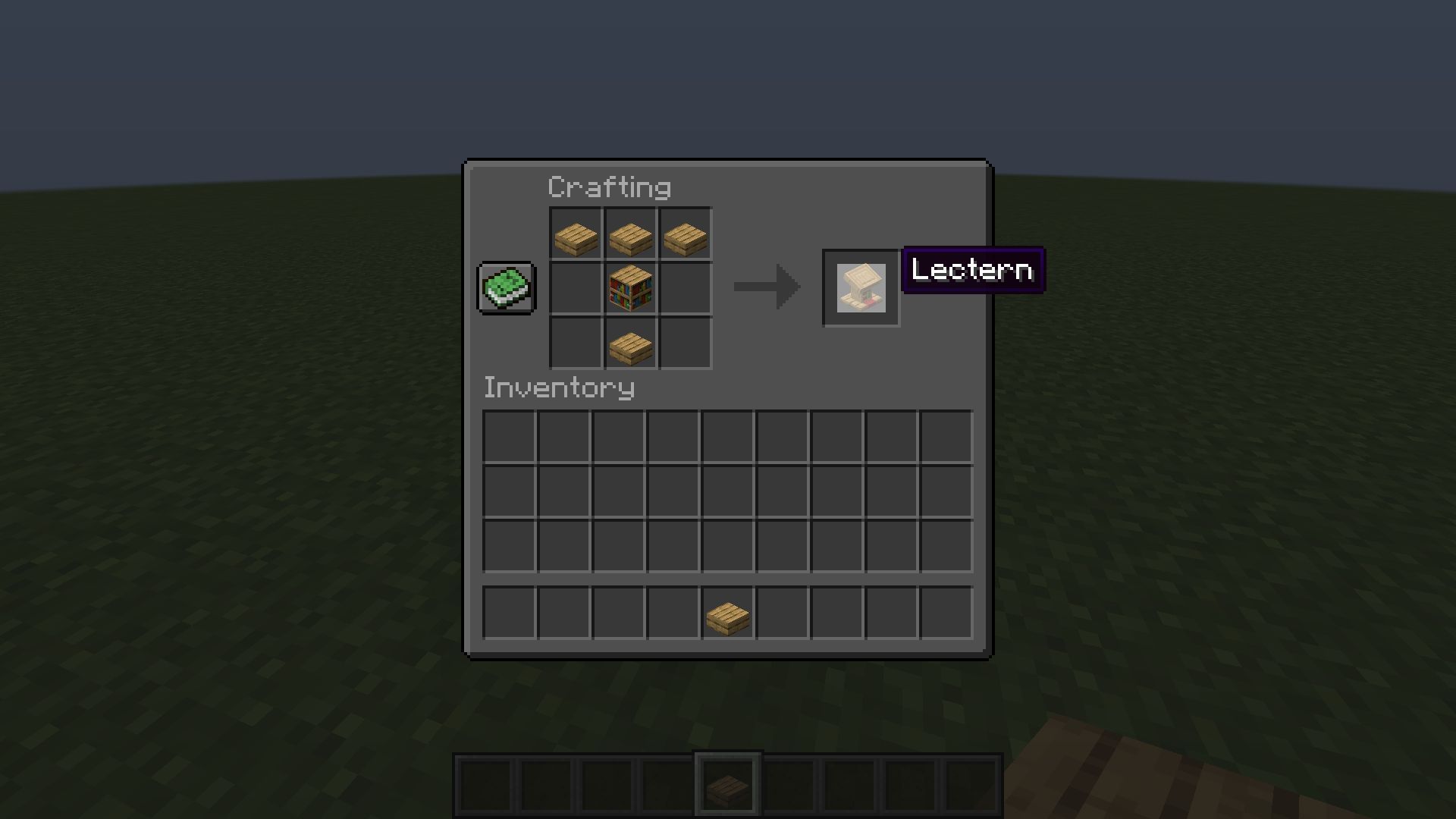Open the recipe book
Screen dimensions: 1456x819
tap(506, 288)
